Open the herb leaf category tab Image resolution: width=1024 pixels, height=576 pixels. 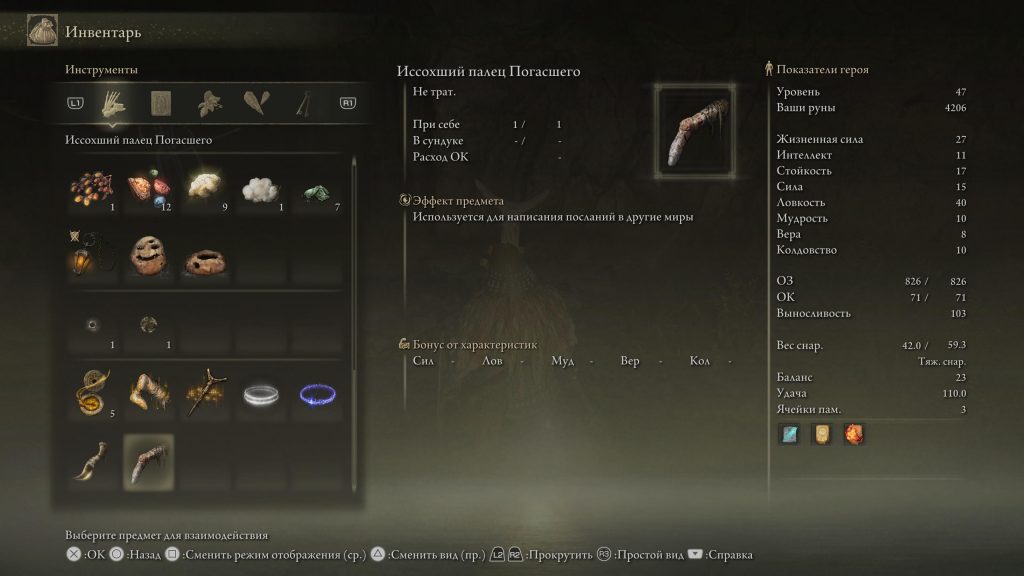(x=209, y=103)
